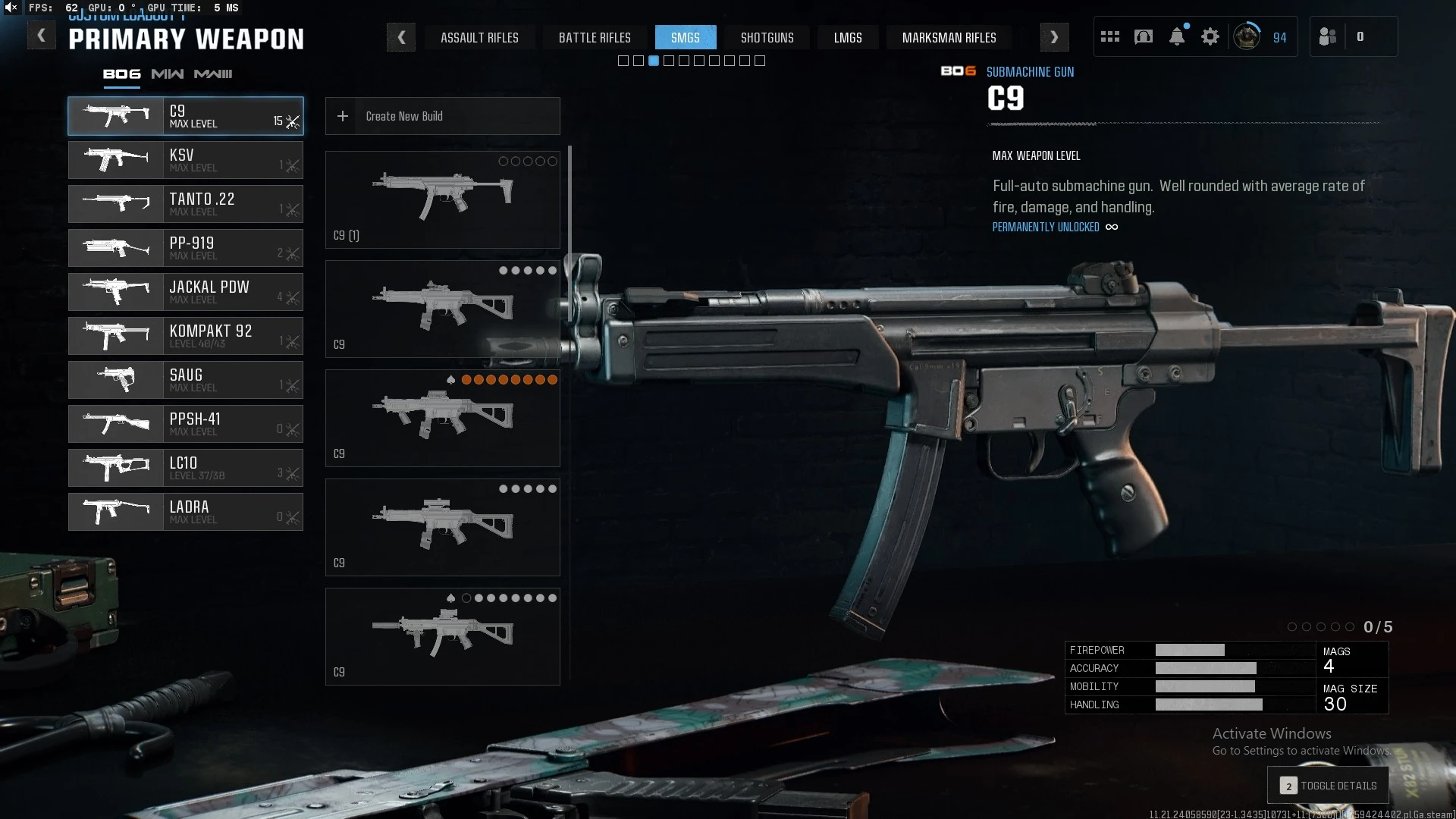Filter weapons by the MWIII game tab
Image resolution: width=1456 pixels, height=819 pixels.
[213, 74]
